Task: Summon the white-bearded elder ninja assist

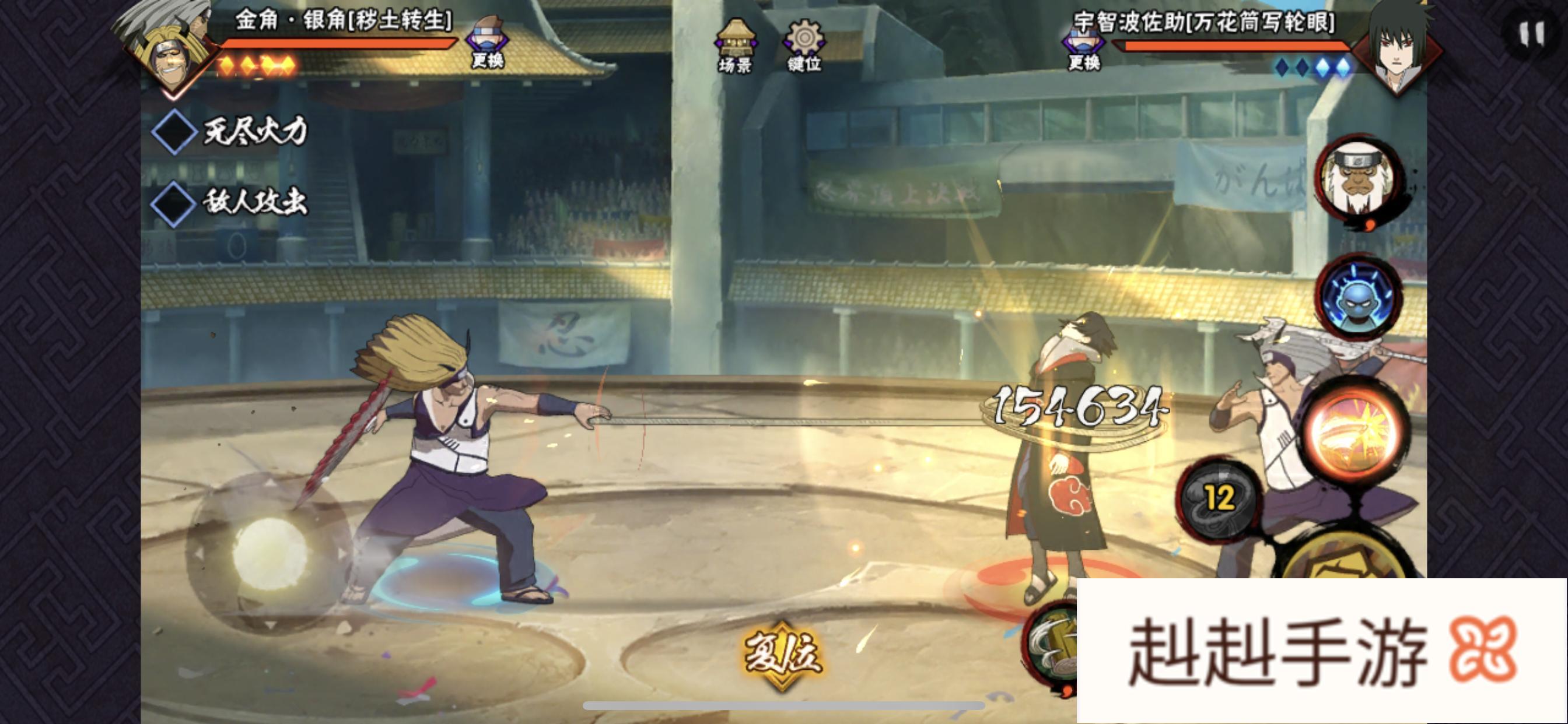Action: tap(1362, 180)
